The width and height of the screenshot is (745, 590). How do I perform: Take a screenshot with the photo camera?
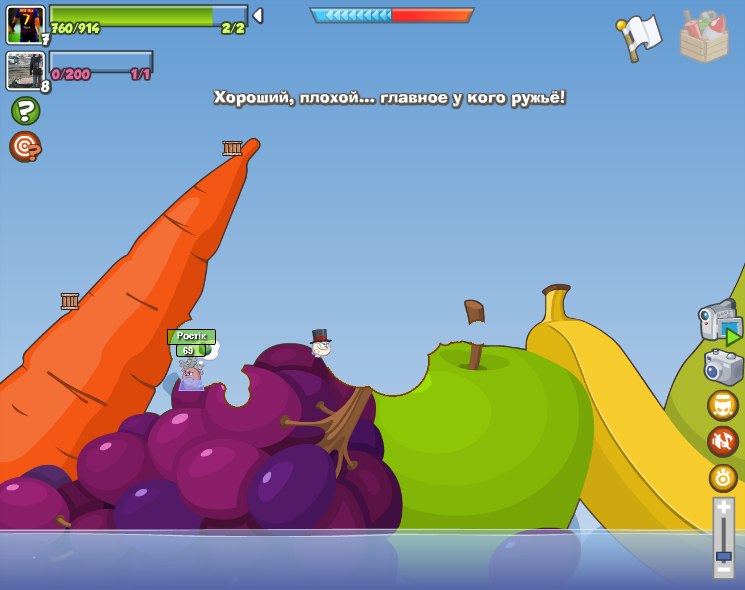[723, 367]
